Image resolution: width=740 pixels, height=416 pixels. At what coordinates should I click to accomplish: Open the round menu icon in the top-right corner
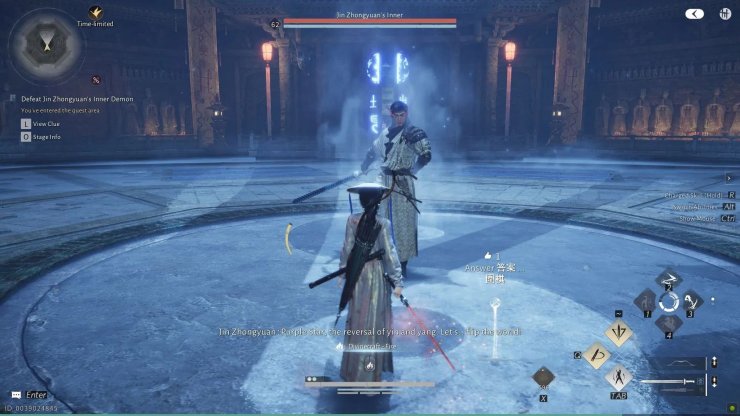coord(722,14)
